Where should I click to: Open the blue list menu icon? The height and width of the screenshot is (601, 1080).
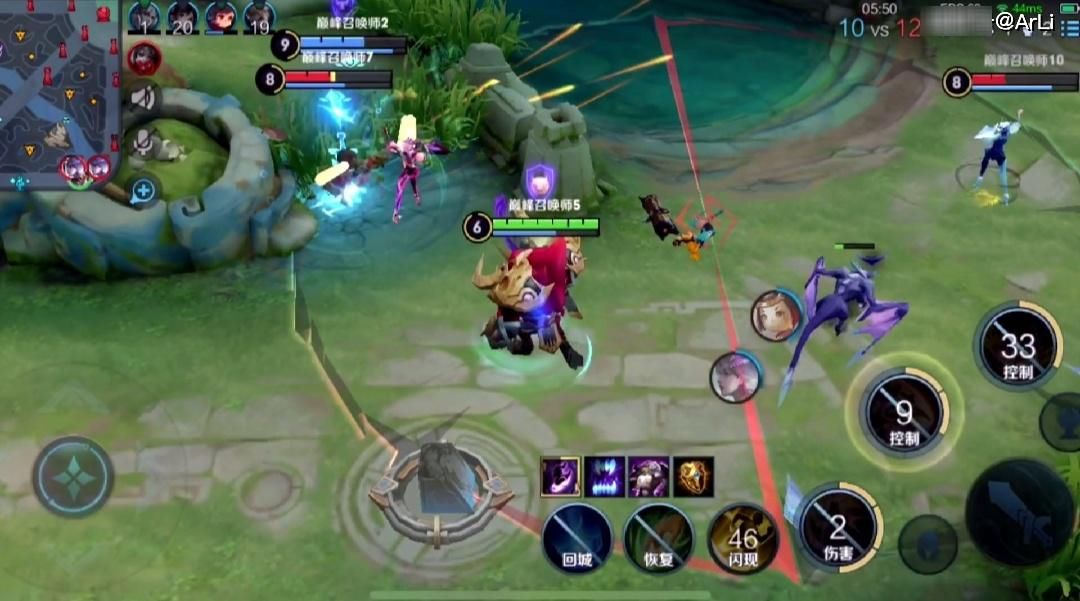(x=1068, y=27)
